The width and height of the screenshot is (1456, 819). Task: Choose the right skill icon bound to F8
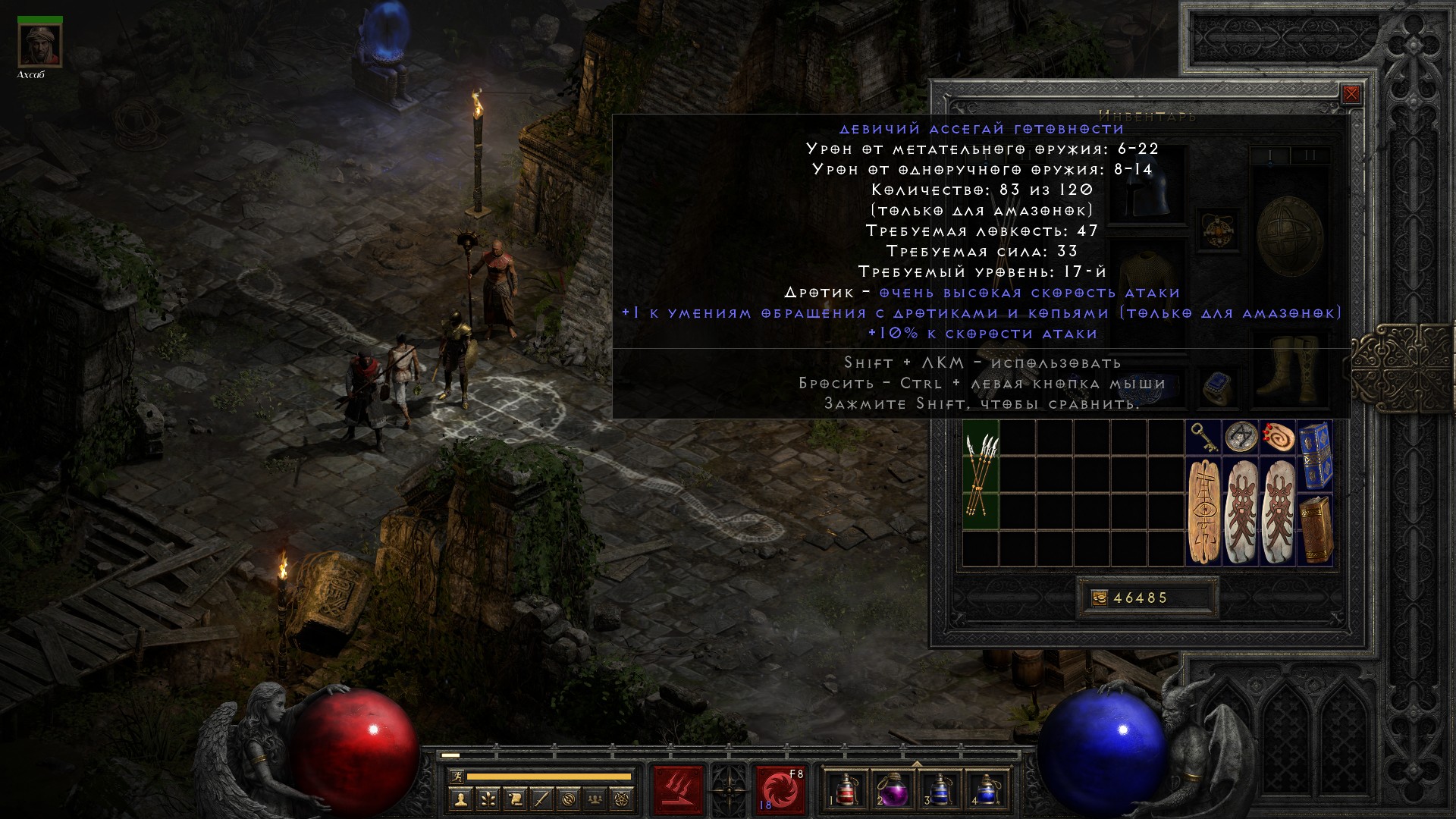pyautogui.click(x=780, y=790)
